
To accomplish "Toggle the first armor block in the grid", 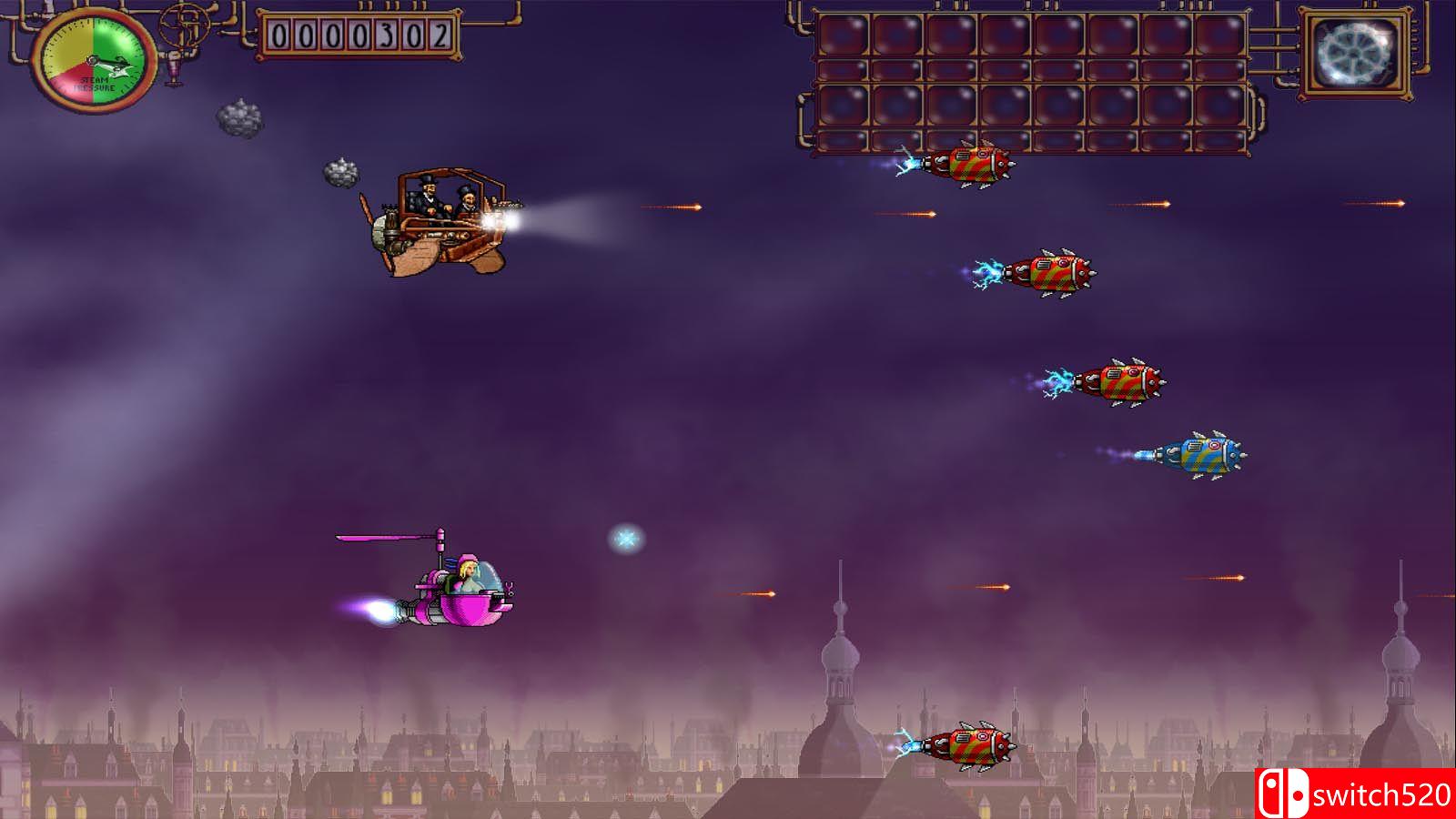I will [842, 36].
